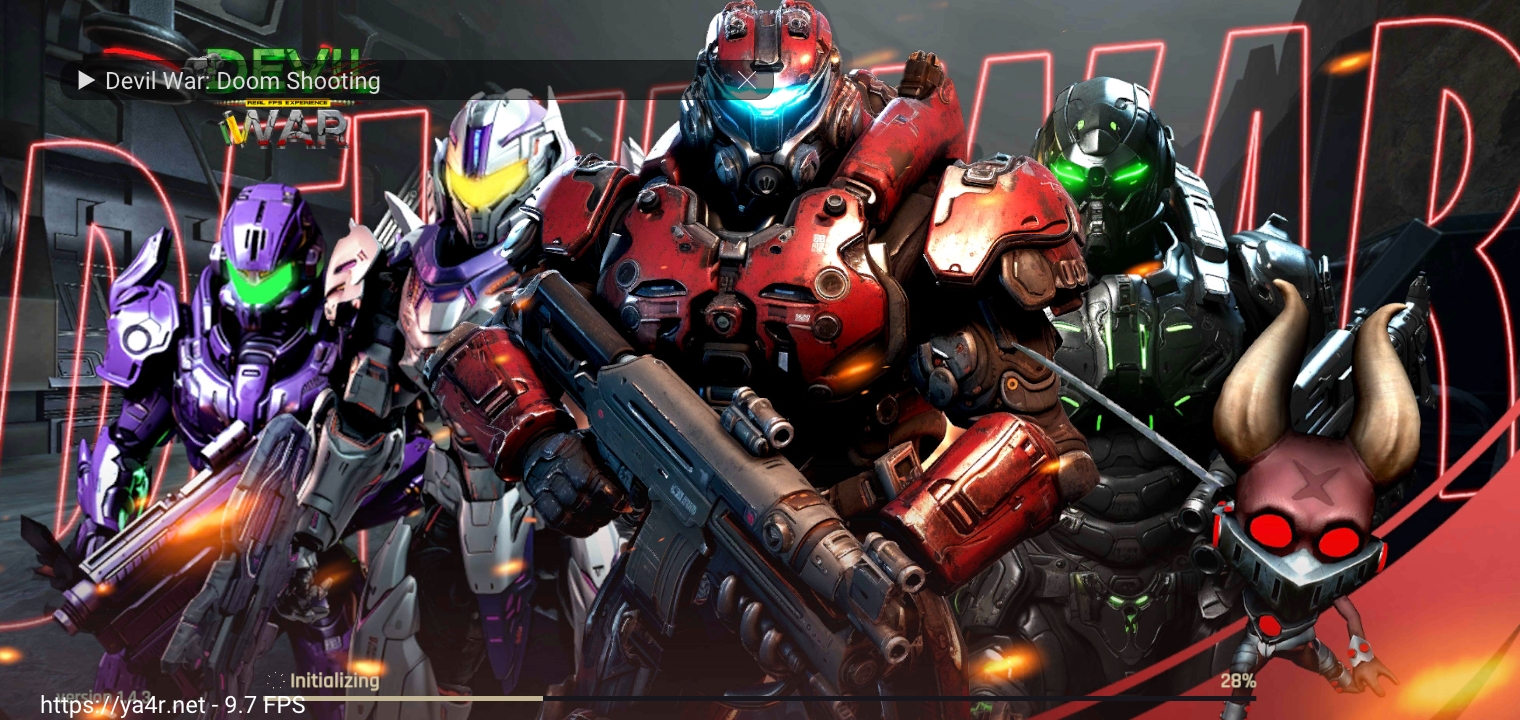Screen dimensions: 1520x720
Task: Click the play triangle on the title banner
Action: pos(87,80)
